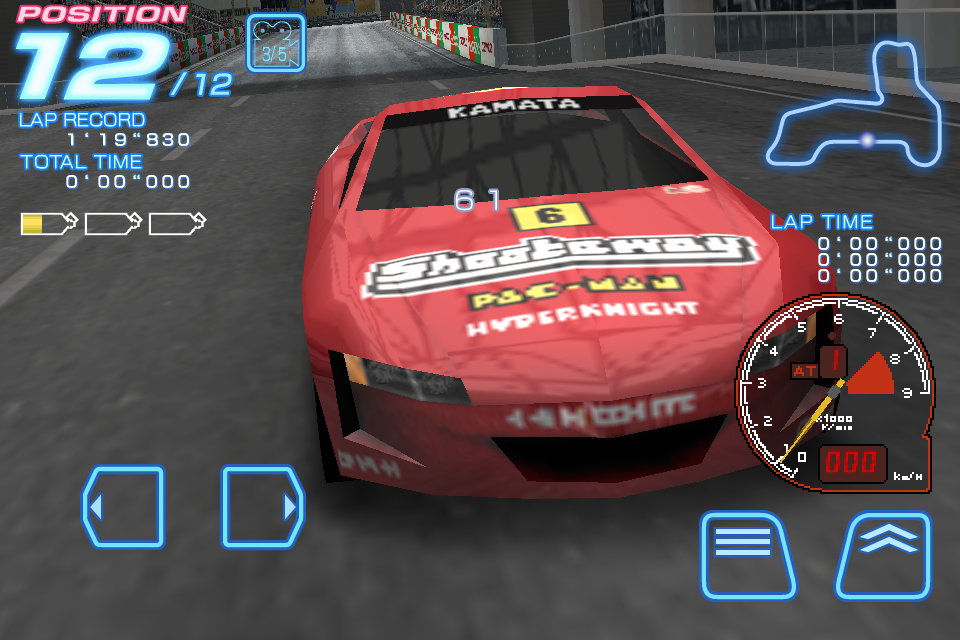Image resolution: width=960 pixels, height=640 pixels.
Task: Hit the brake pedal button
Action: coord(748,555)
